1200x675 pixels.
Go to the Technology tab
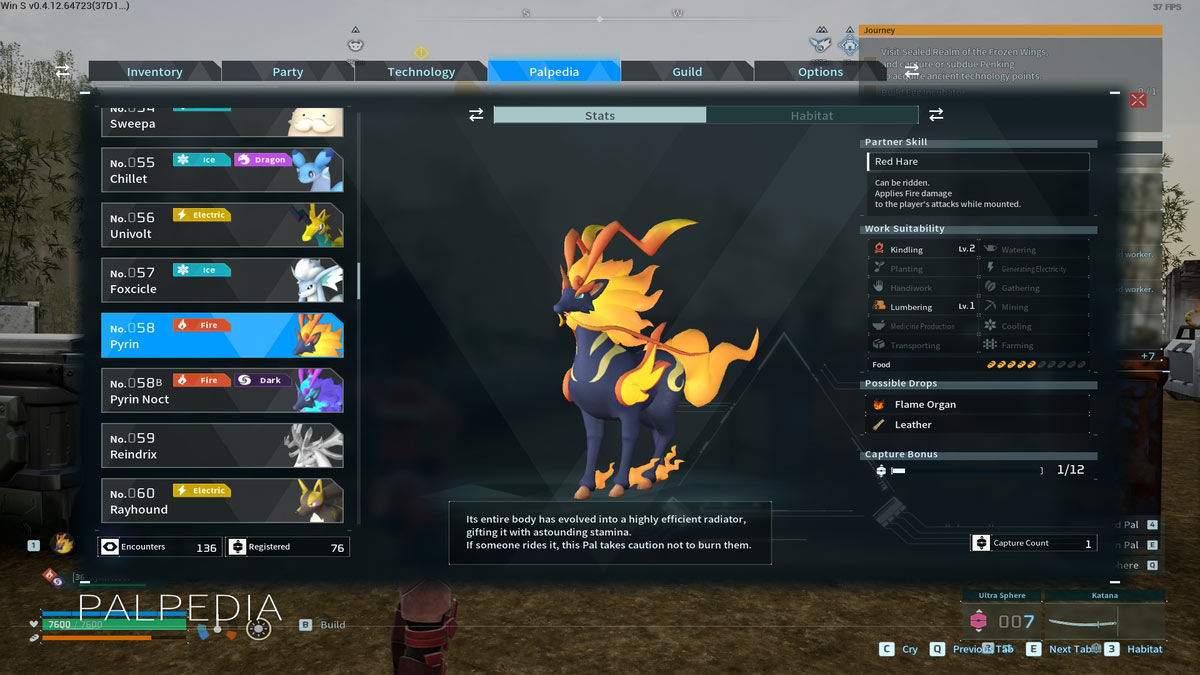pos(421,72)
